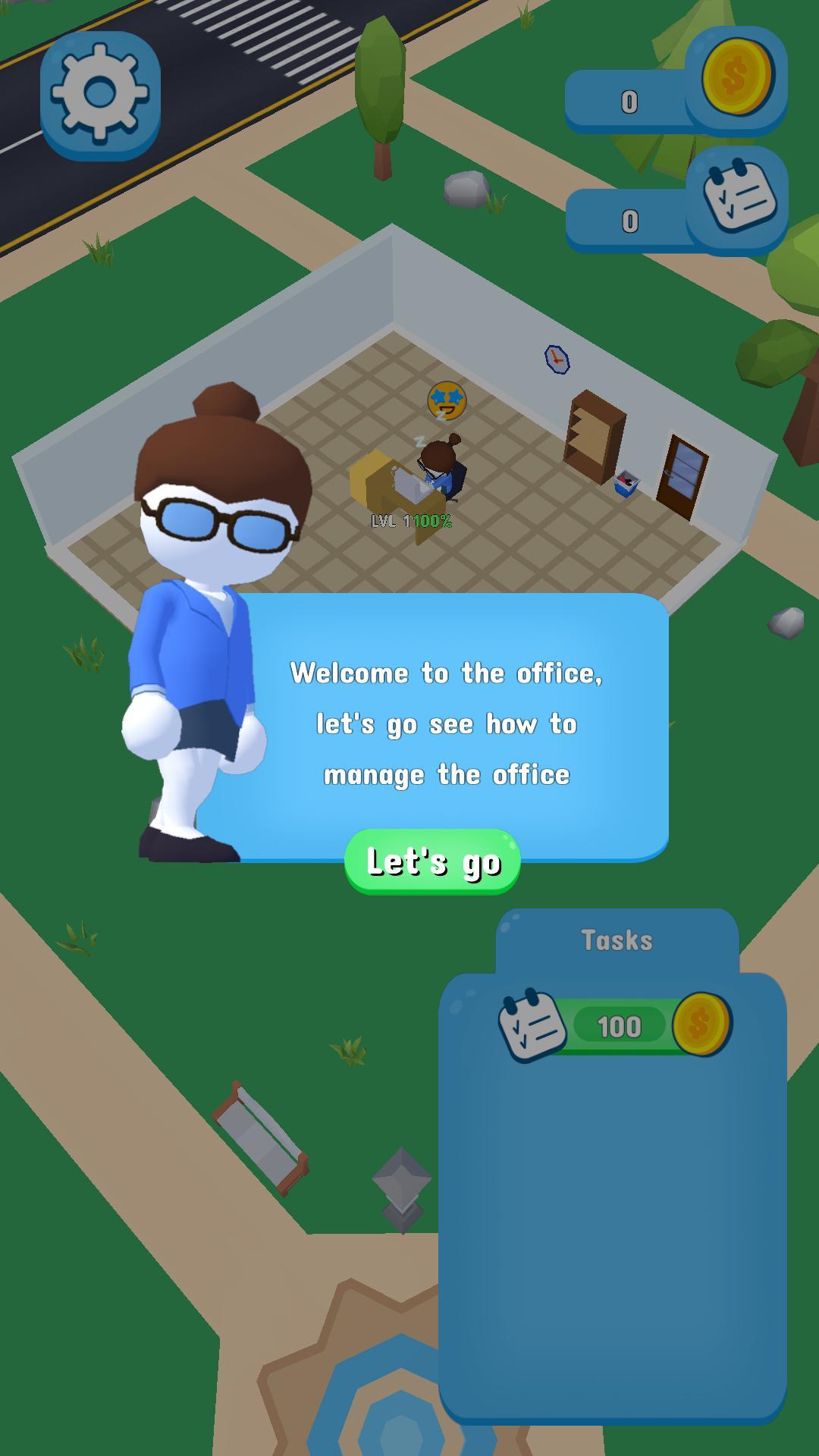
Task: Open the checklist tasks counter icon
Action: point(738,197)
